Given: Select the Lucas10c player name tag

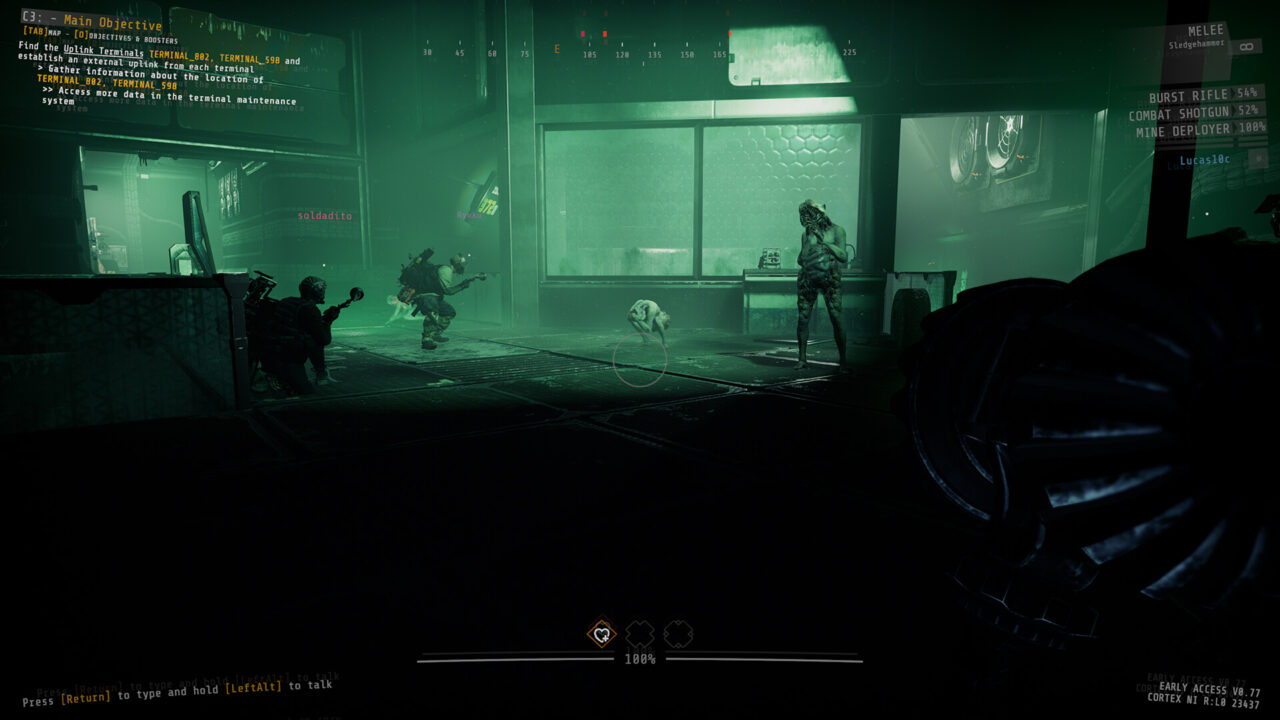Looking at the screenshot, I should (x=1204, y=160).
